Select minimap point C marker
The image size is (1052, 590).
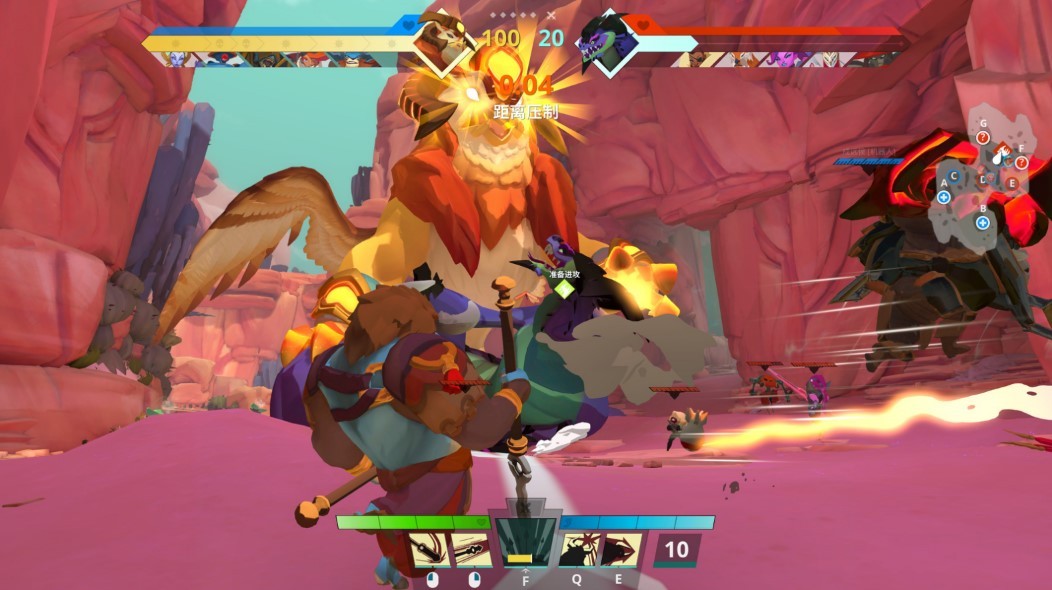click(954, 176)
